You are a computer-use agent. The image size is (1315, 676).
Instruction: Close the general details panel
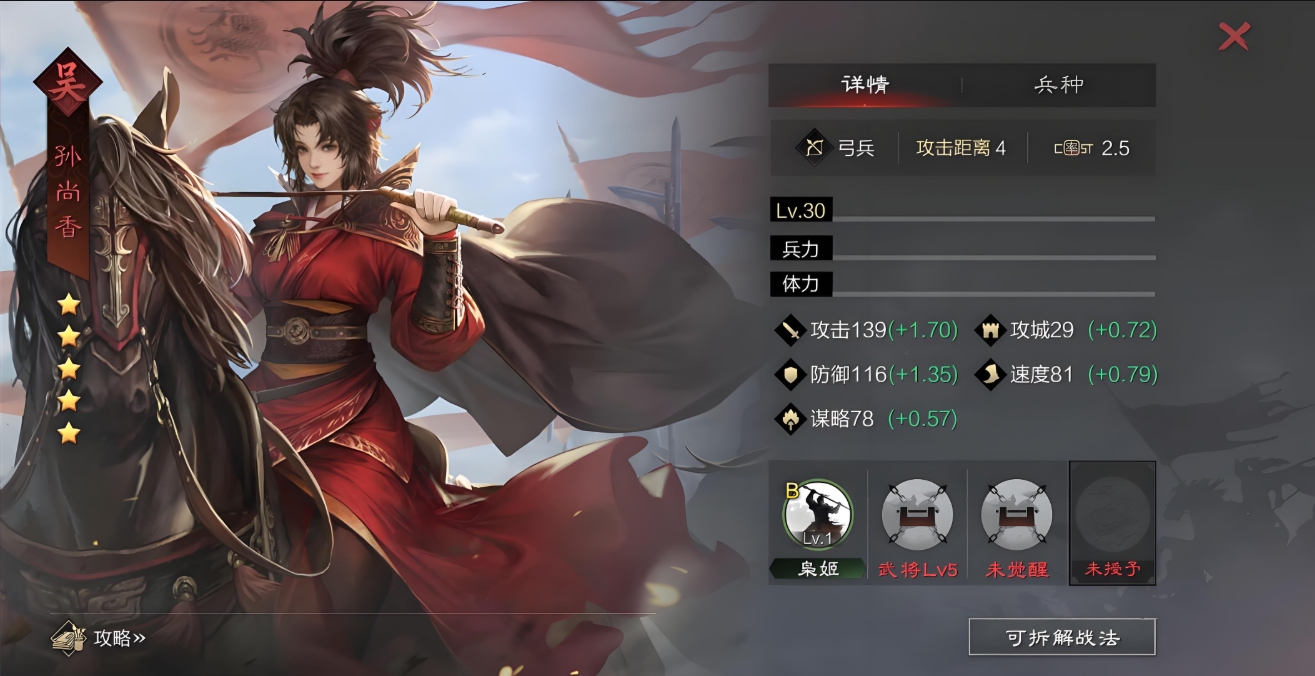point(1234,37)
